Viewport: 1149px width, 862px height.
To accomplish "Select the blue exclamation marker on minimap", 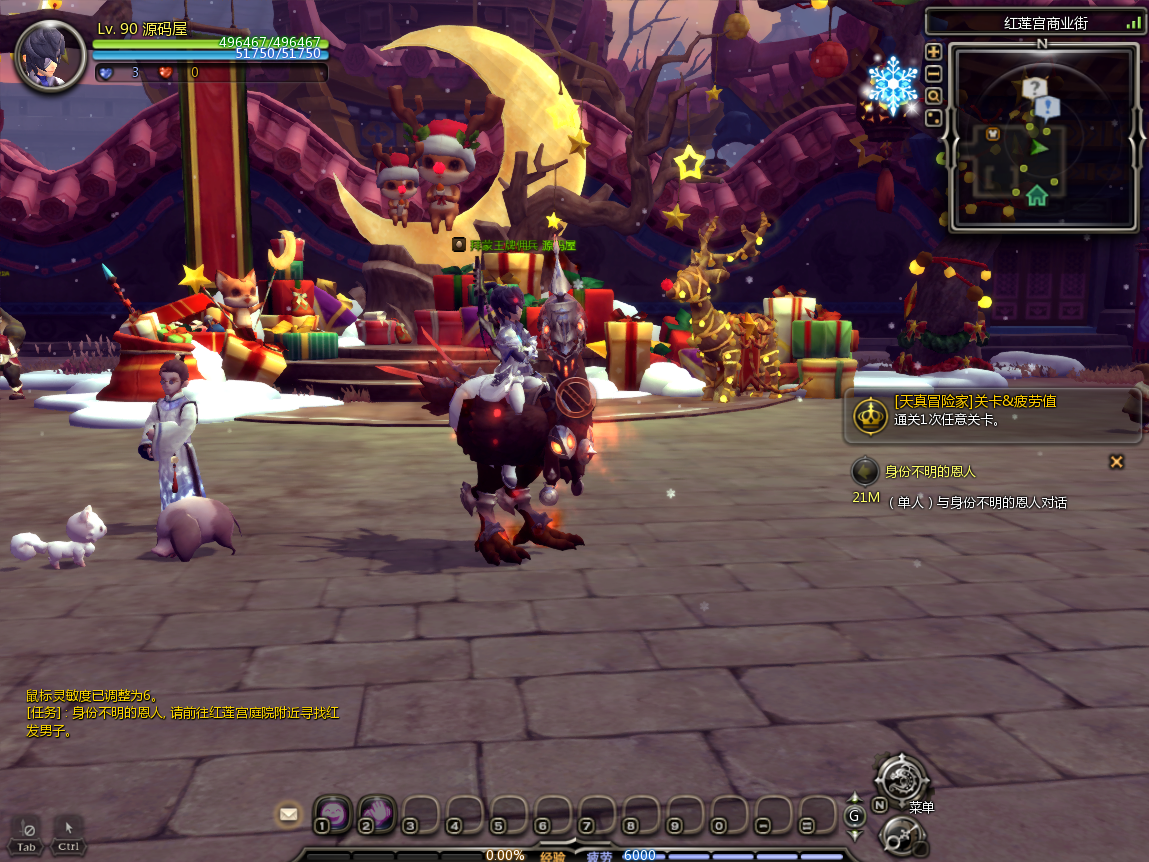I will coord(1047,107).
